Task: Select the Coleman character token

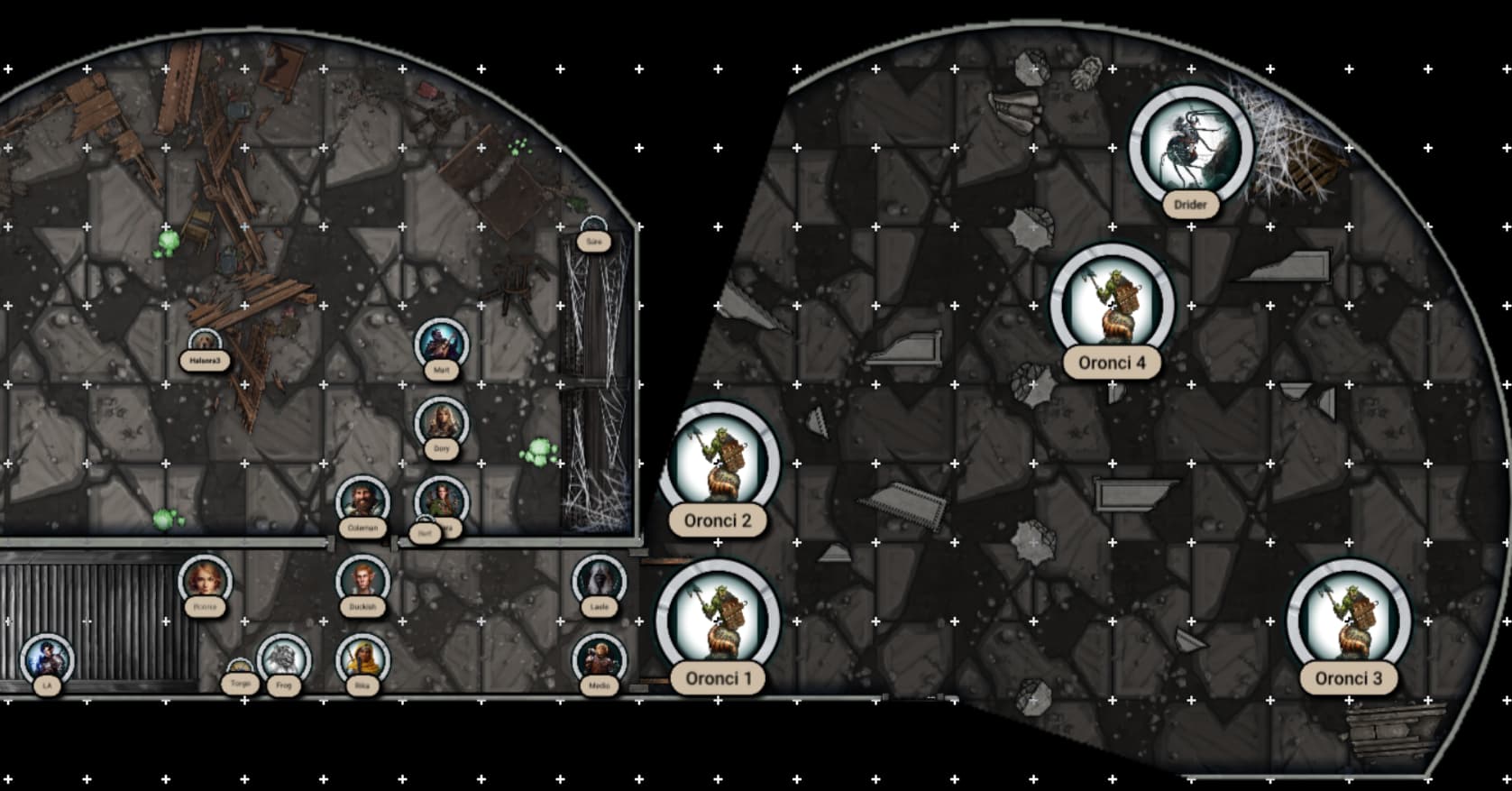Action: coord(362,501)
